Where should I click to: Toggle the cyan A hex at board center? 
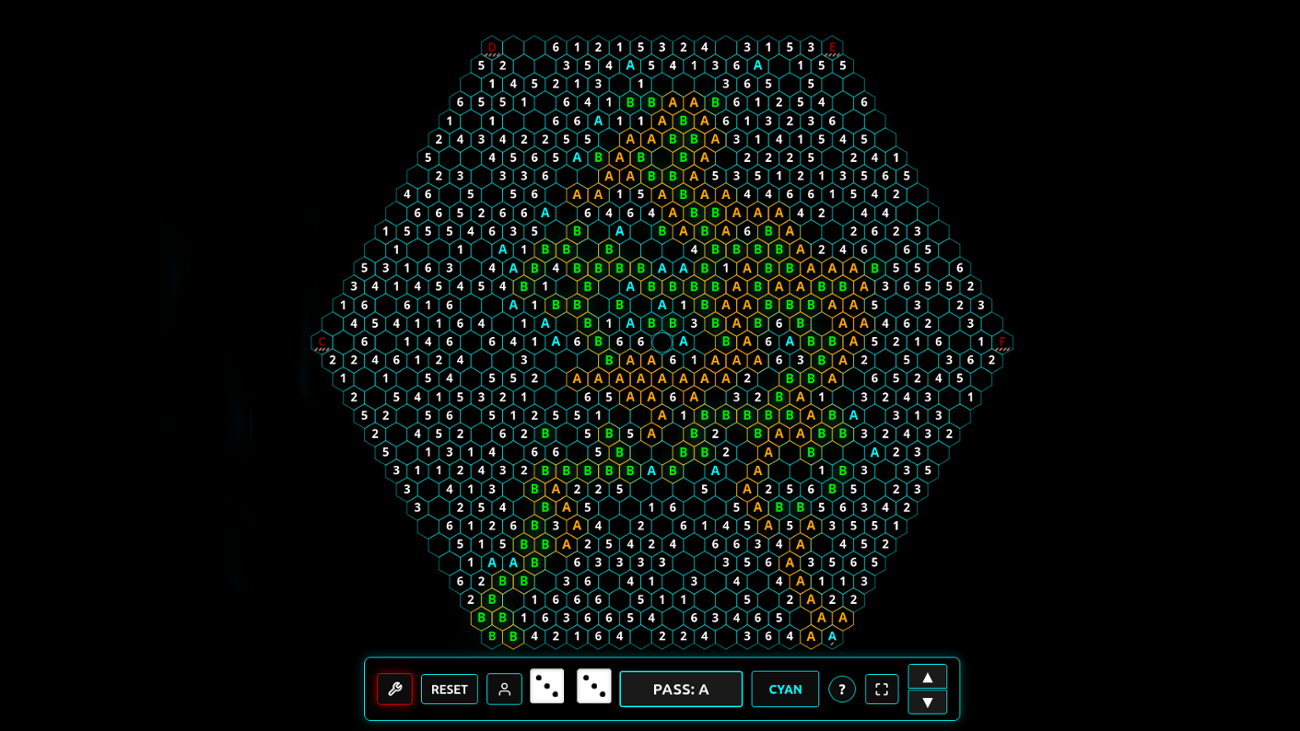pyautogui.click(x=682, y=340)
